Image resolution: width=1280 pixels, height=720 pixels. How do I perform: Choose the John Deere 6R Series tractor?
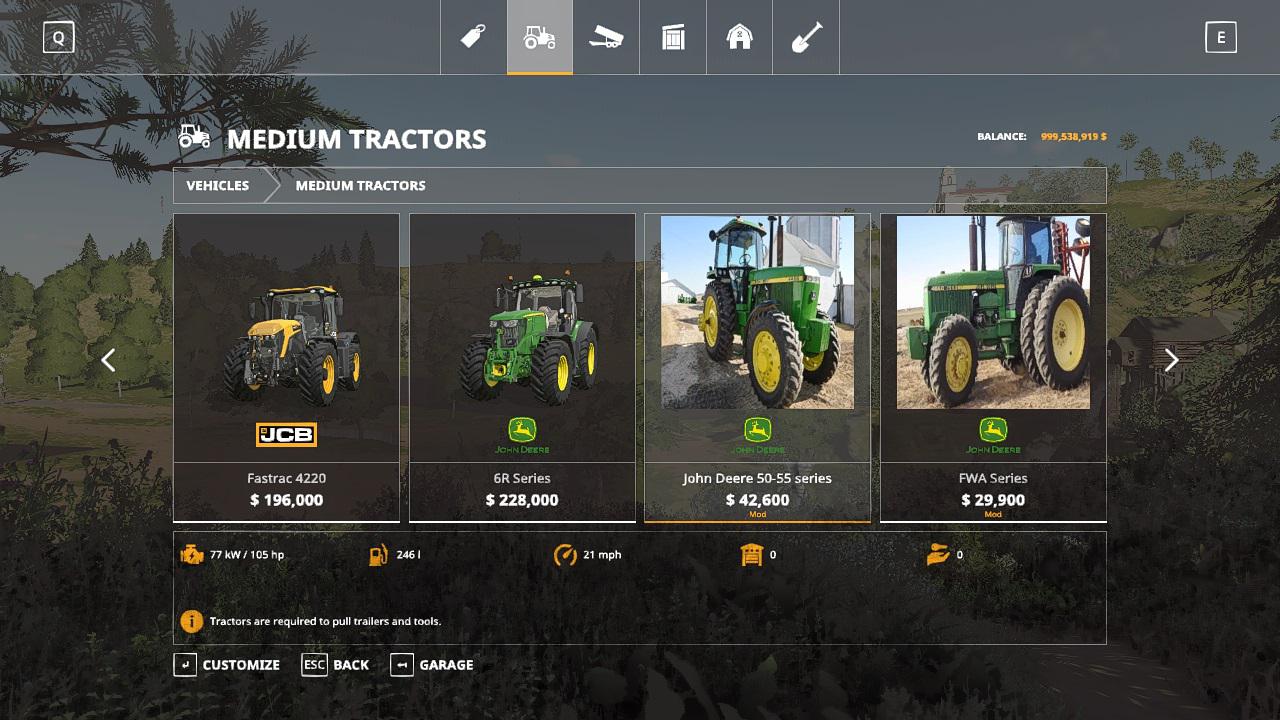[522, 366]
